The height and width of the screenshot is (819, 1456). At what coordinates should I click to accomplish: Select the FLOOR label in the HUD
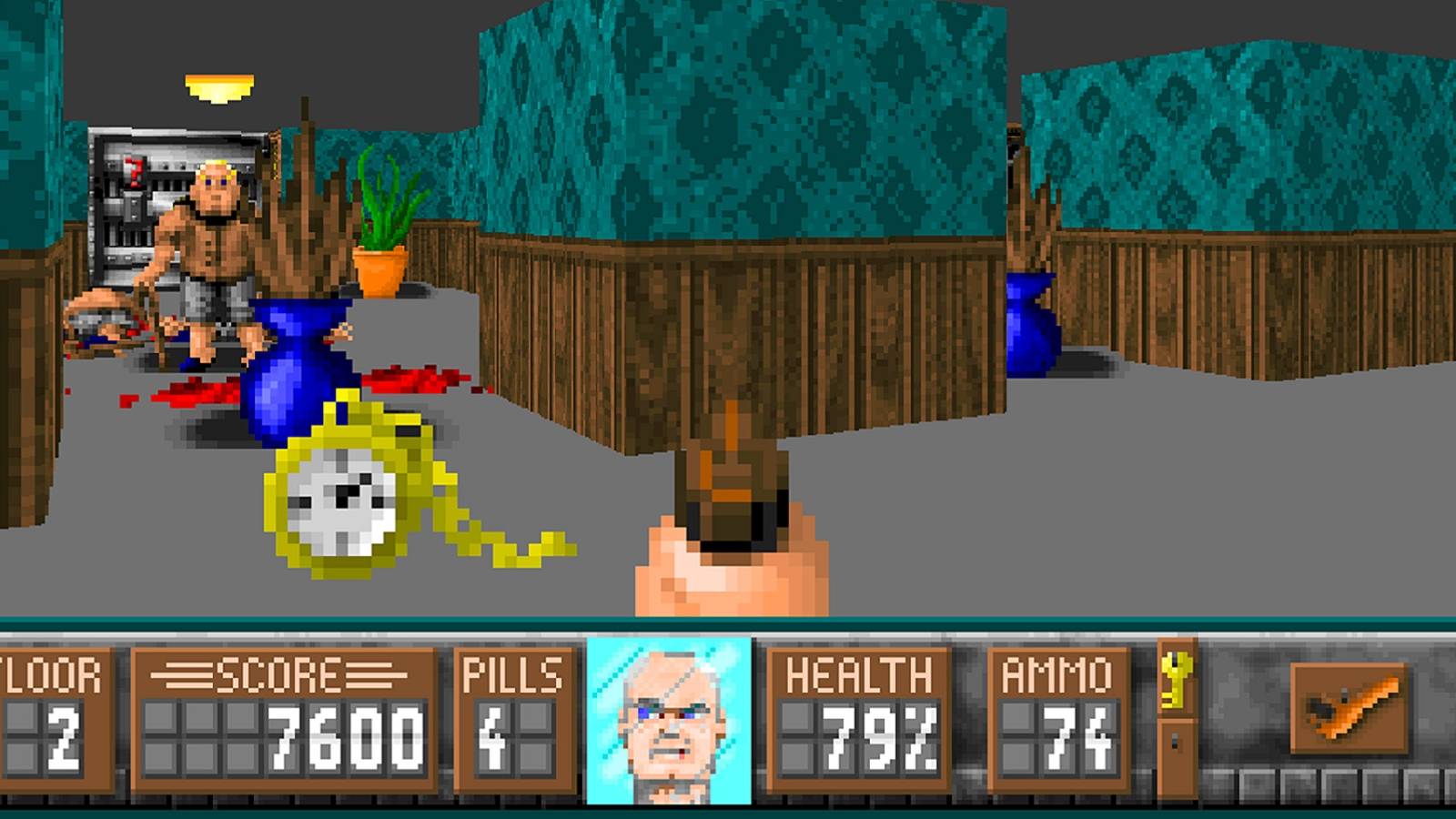pos(50,673)
